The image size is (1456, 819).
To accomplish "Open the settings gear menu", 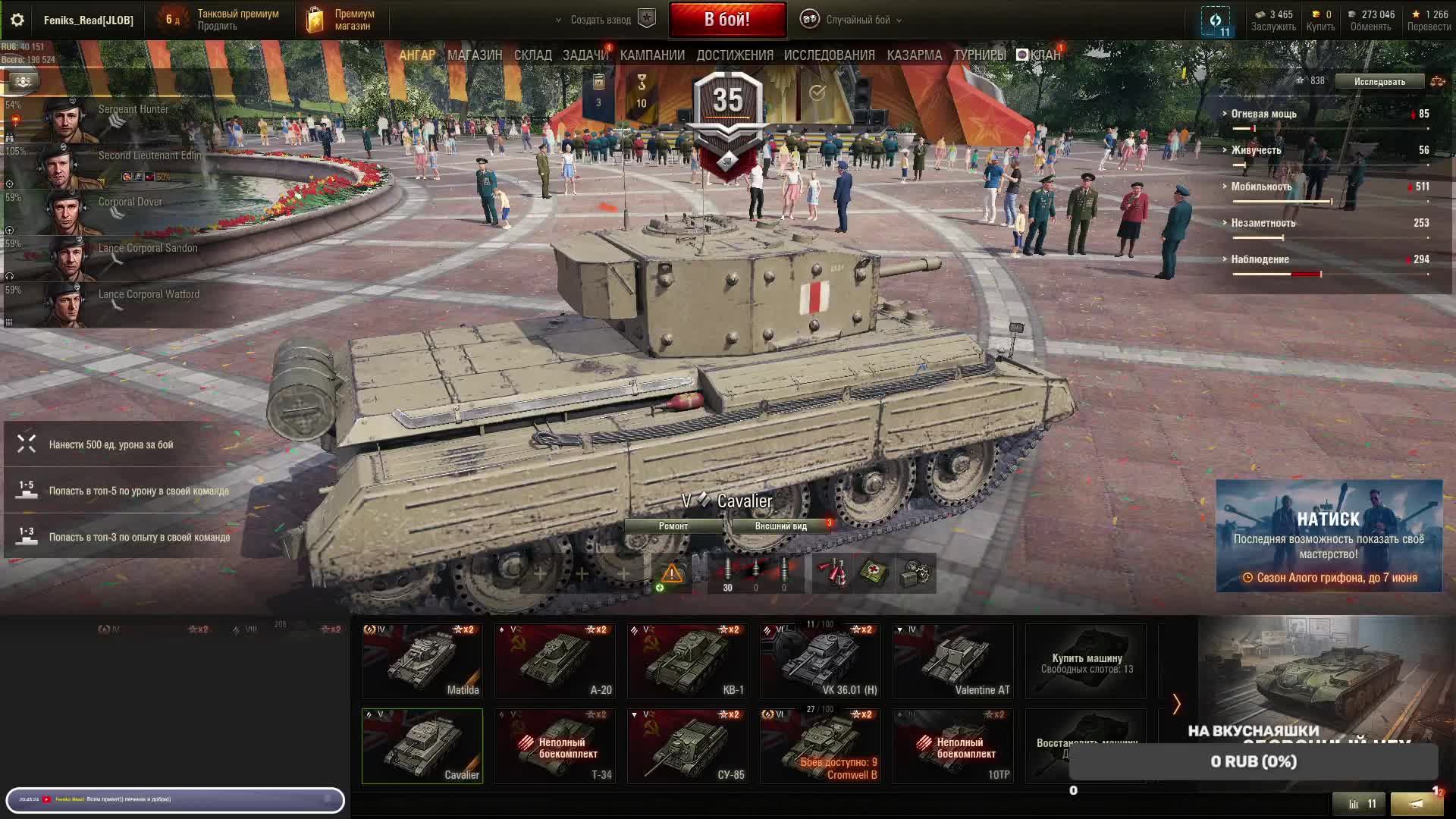I will (x=17, y=20).
